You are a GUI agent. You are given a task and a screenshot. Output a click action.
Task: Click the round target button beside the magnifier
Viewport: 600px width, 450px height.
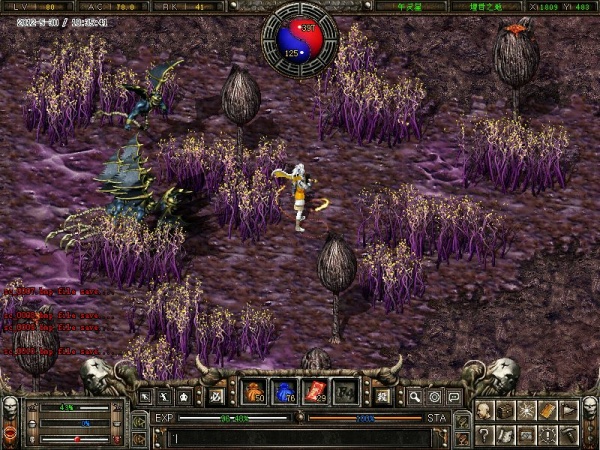pos(434,397)
